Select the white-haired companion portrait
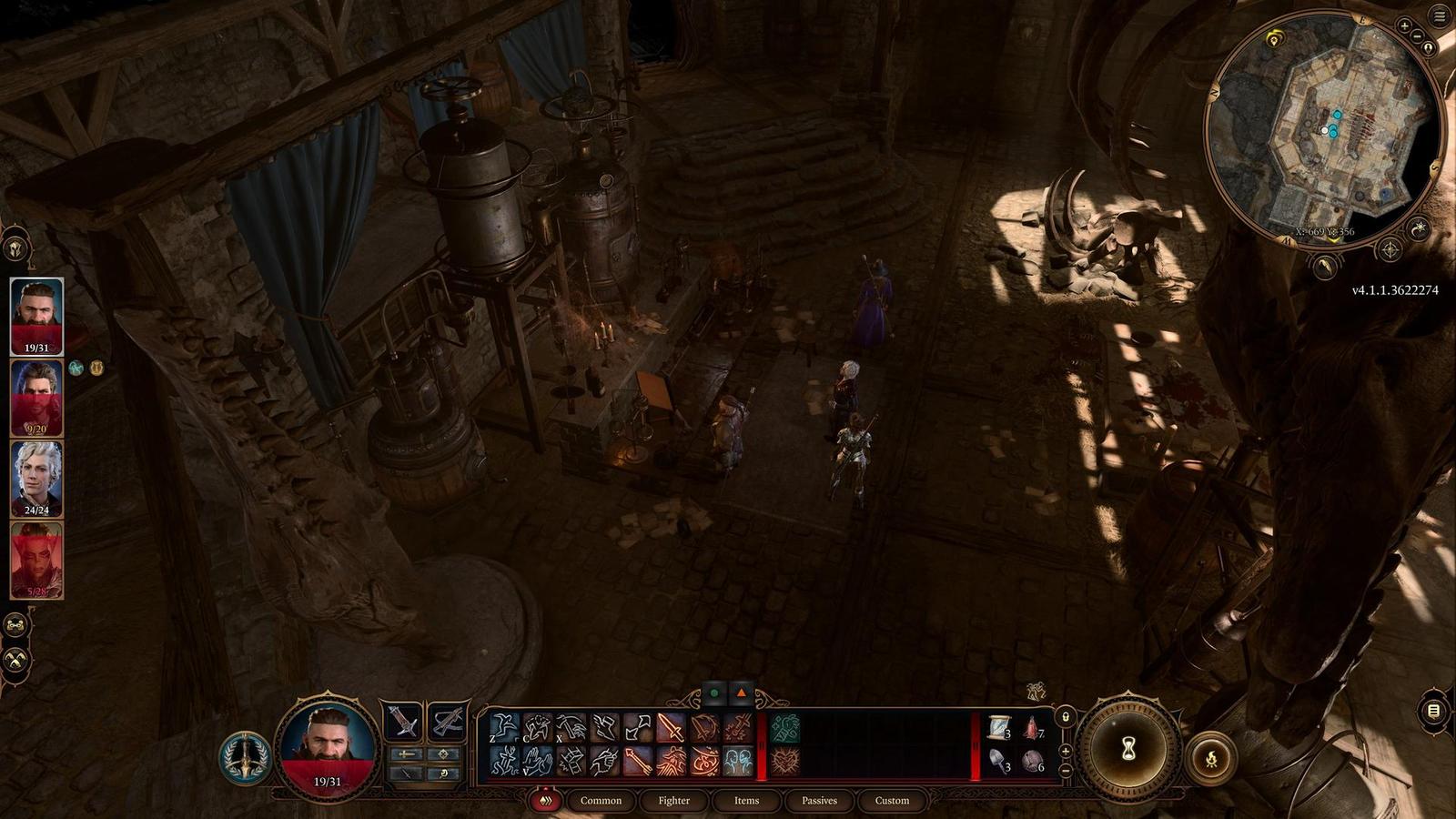 (x=36, y=478)
